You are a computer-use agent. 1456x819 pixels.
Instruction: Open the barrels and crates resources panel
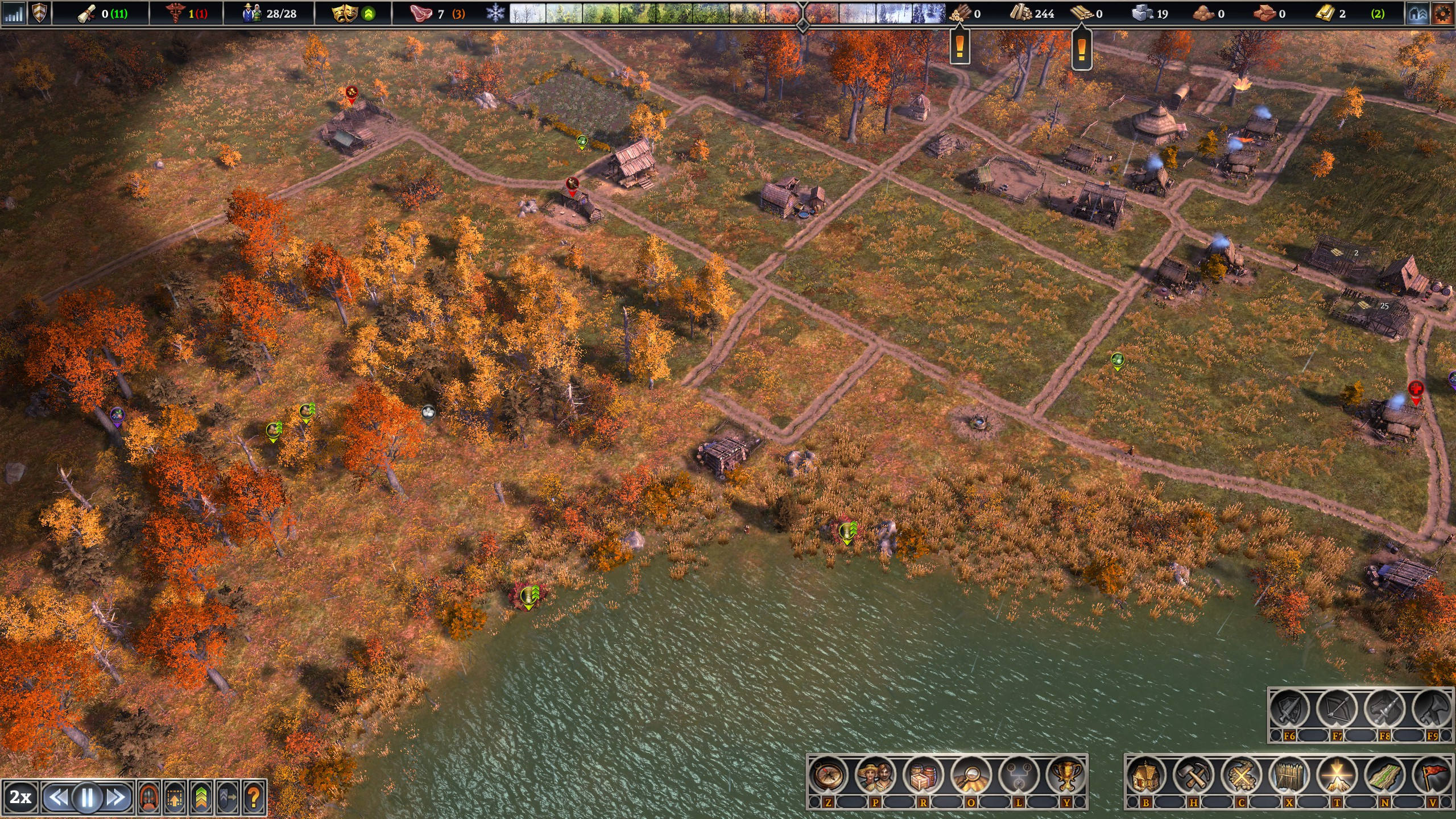pos(923,776)
